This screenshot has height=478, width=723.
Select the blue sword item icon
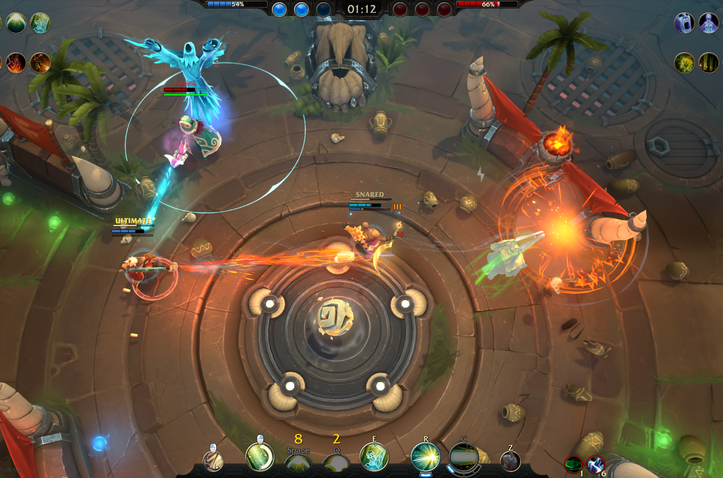596,464
